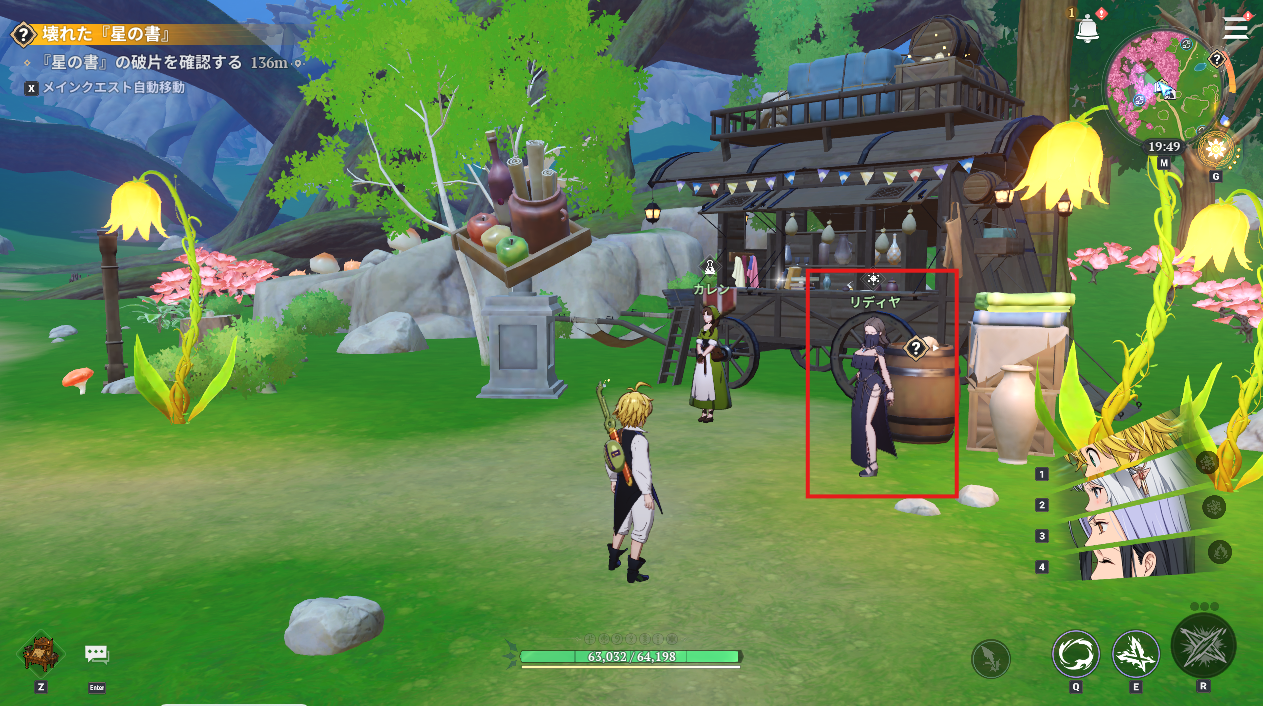Use the swirling whirlwind skill
The image size is (1263, 706).
[x=1075, y=655]
